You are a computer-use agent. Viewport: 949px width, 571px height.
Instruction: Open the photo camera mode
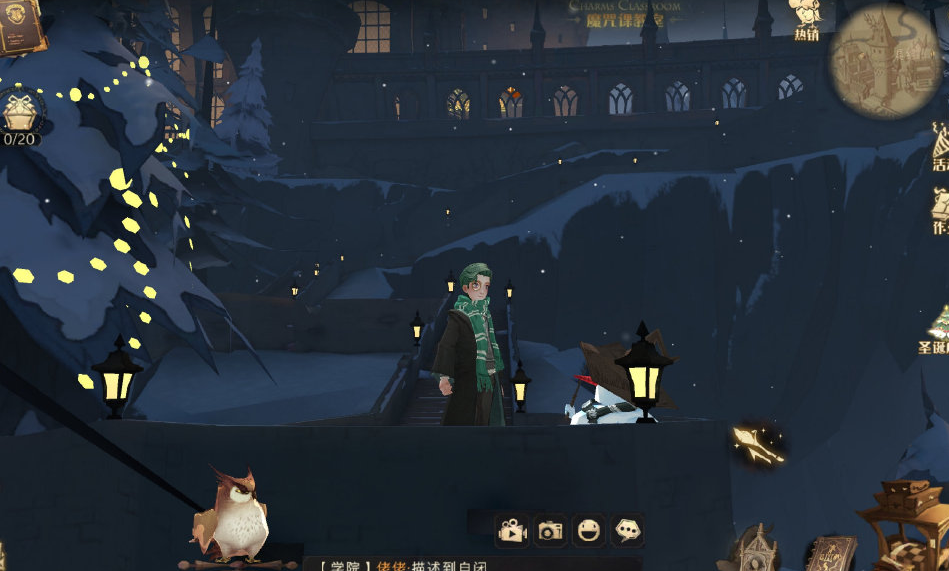(550, 530)
